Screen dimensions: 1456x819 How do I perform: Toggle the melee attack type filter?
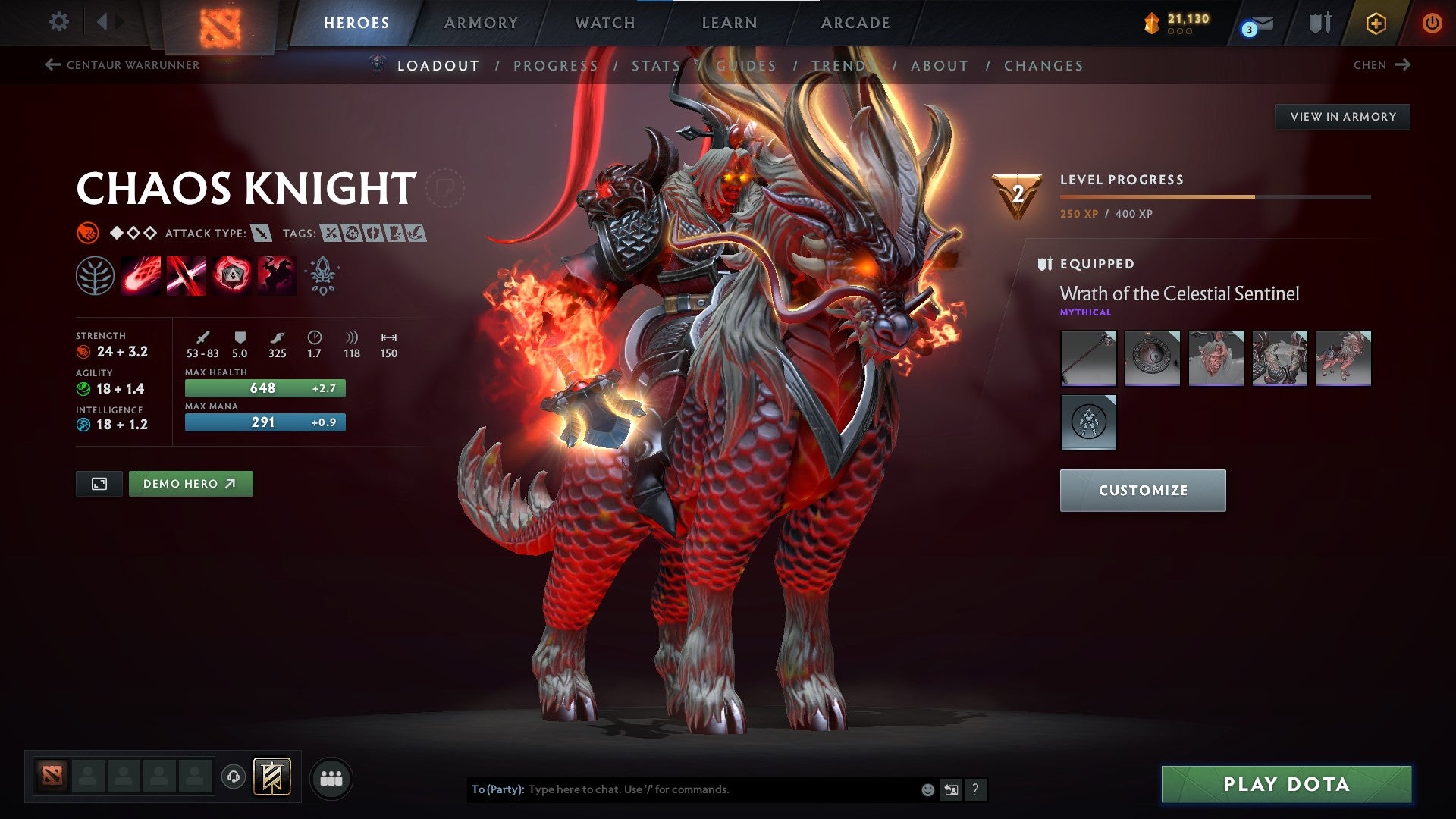tap(261, 233)
